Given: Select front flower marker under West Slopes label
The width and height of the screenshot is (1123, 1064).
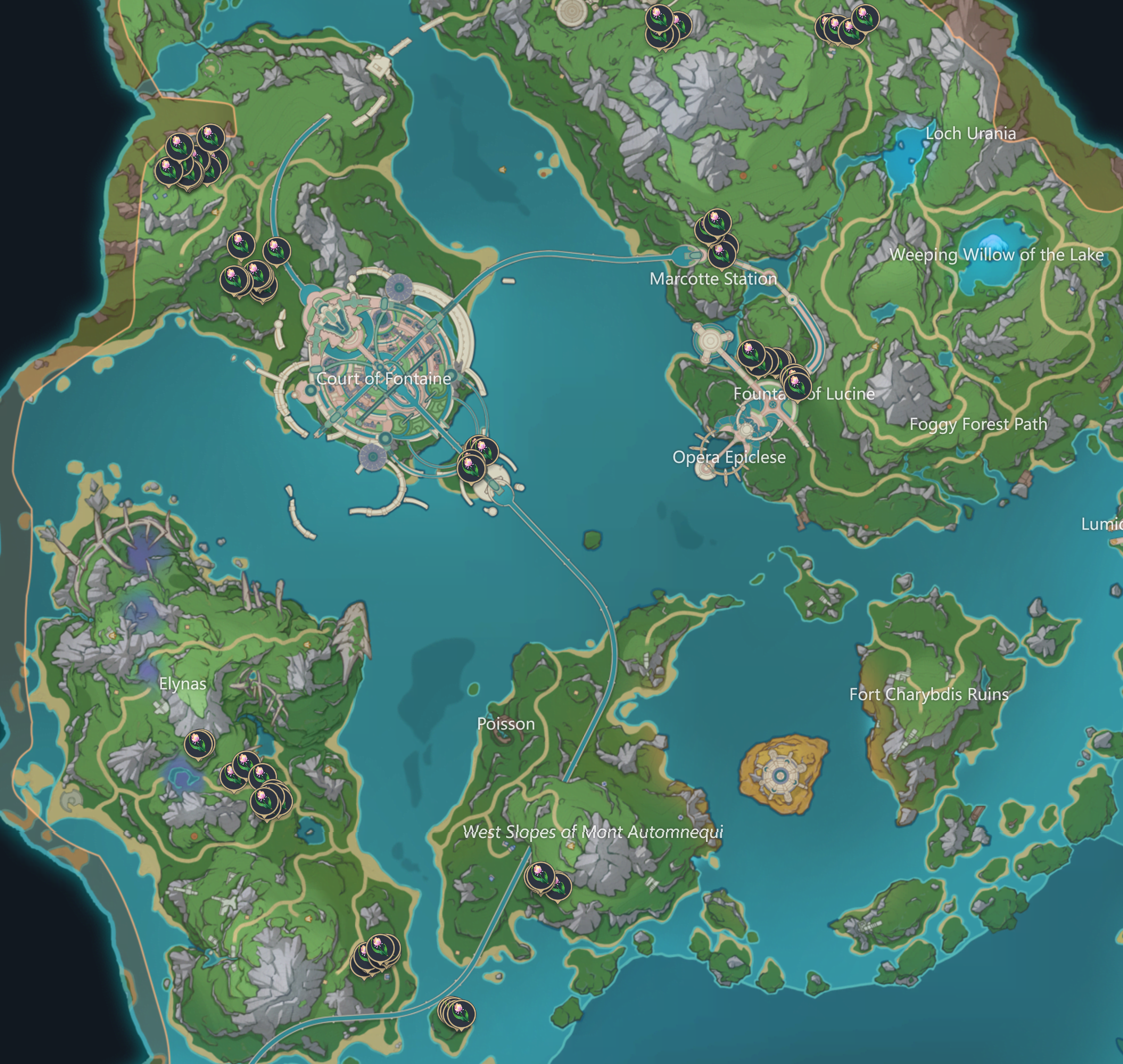Looking at the screenshot, I should [539, 876].
